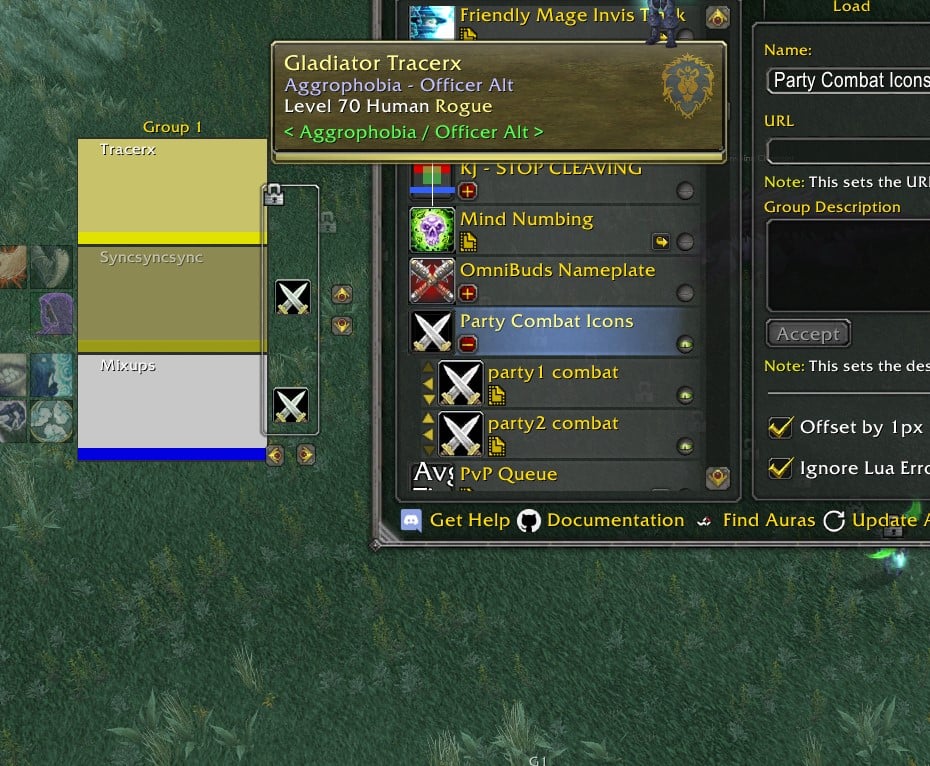Click the Find Auras button

pos(755,521)
